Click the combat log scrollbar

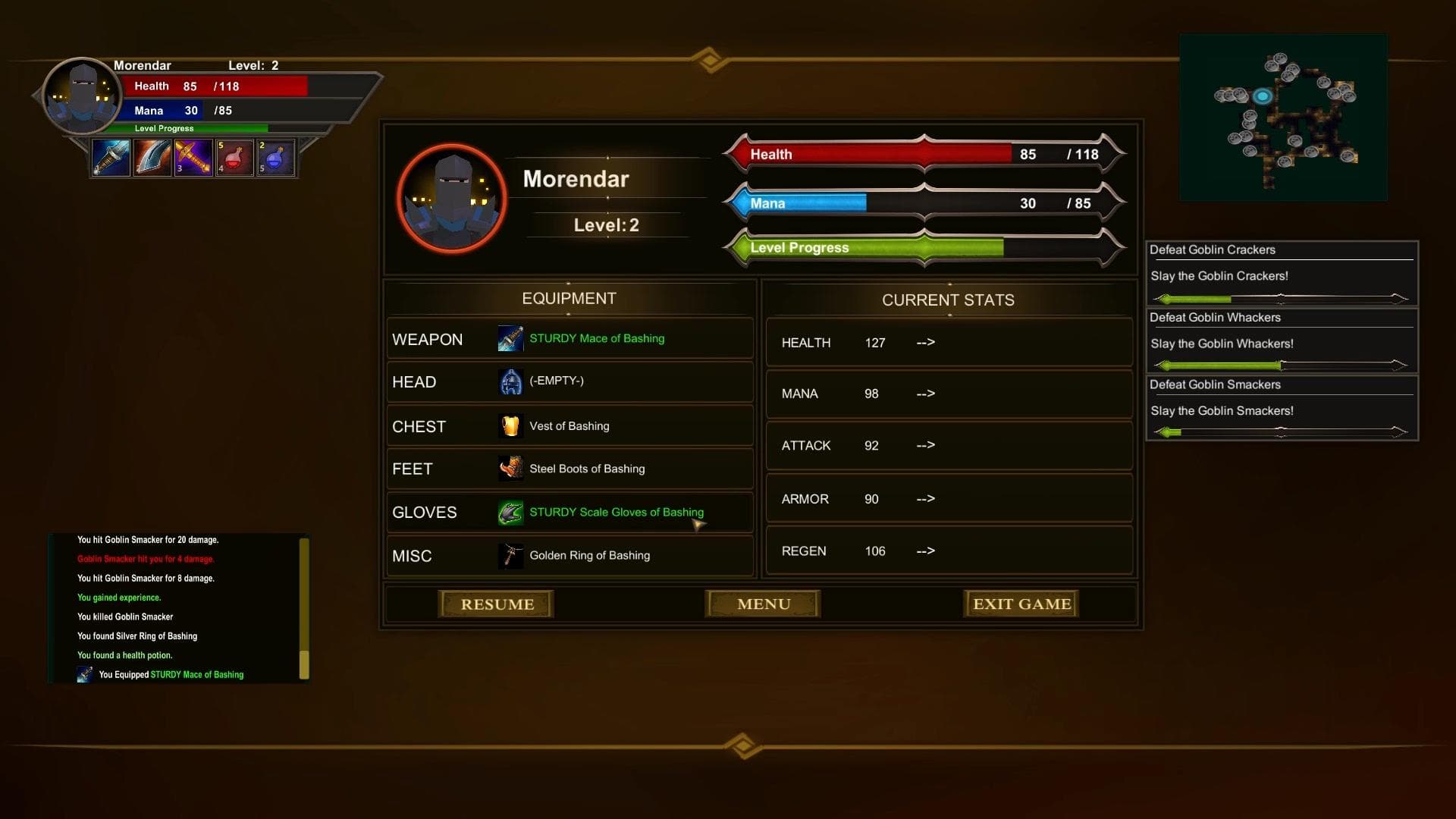pos(304,608)
